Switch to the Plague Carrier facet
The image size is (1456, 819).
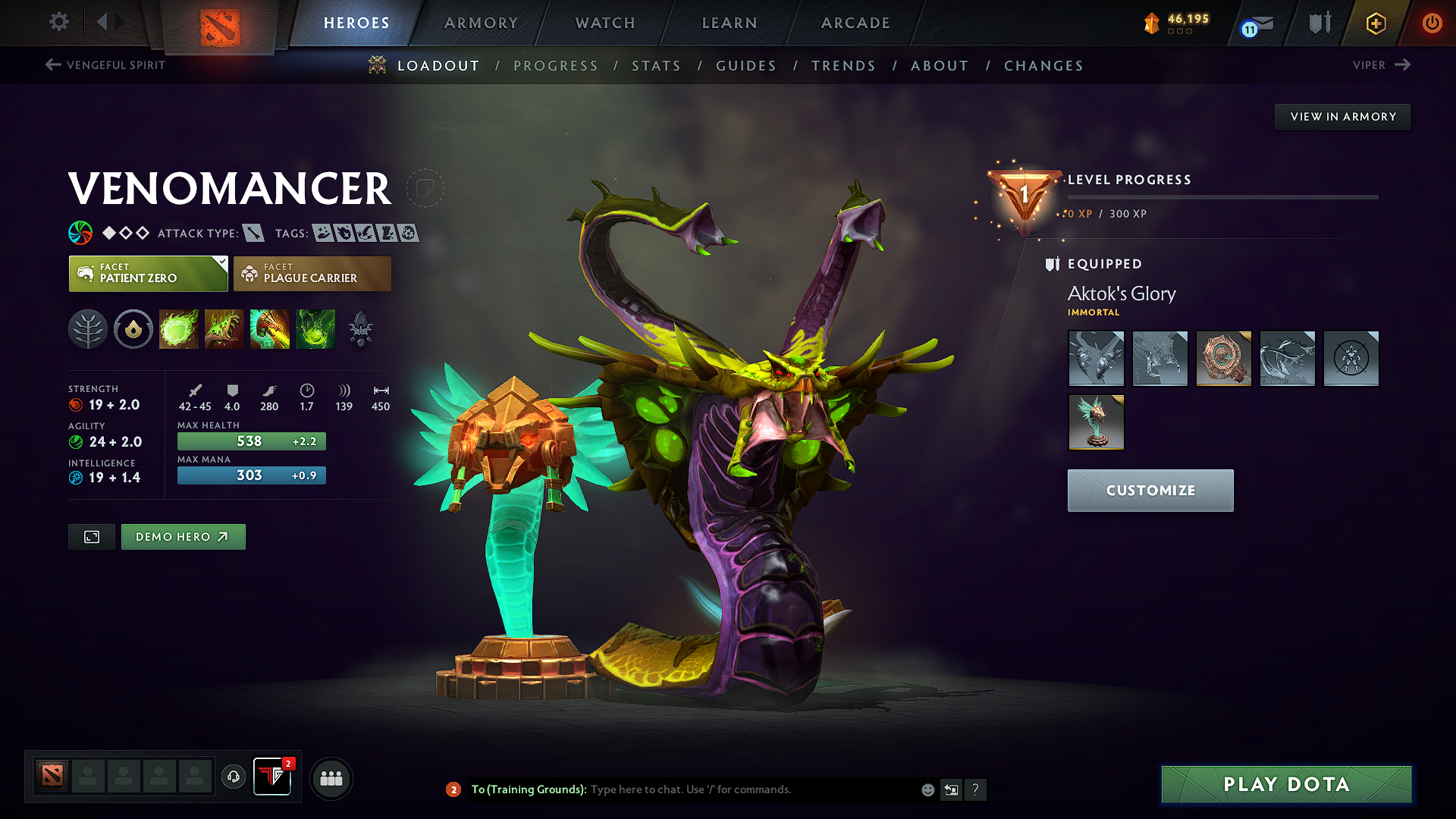click(312, 273)
